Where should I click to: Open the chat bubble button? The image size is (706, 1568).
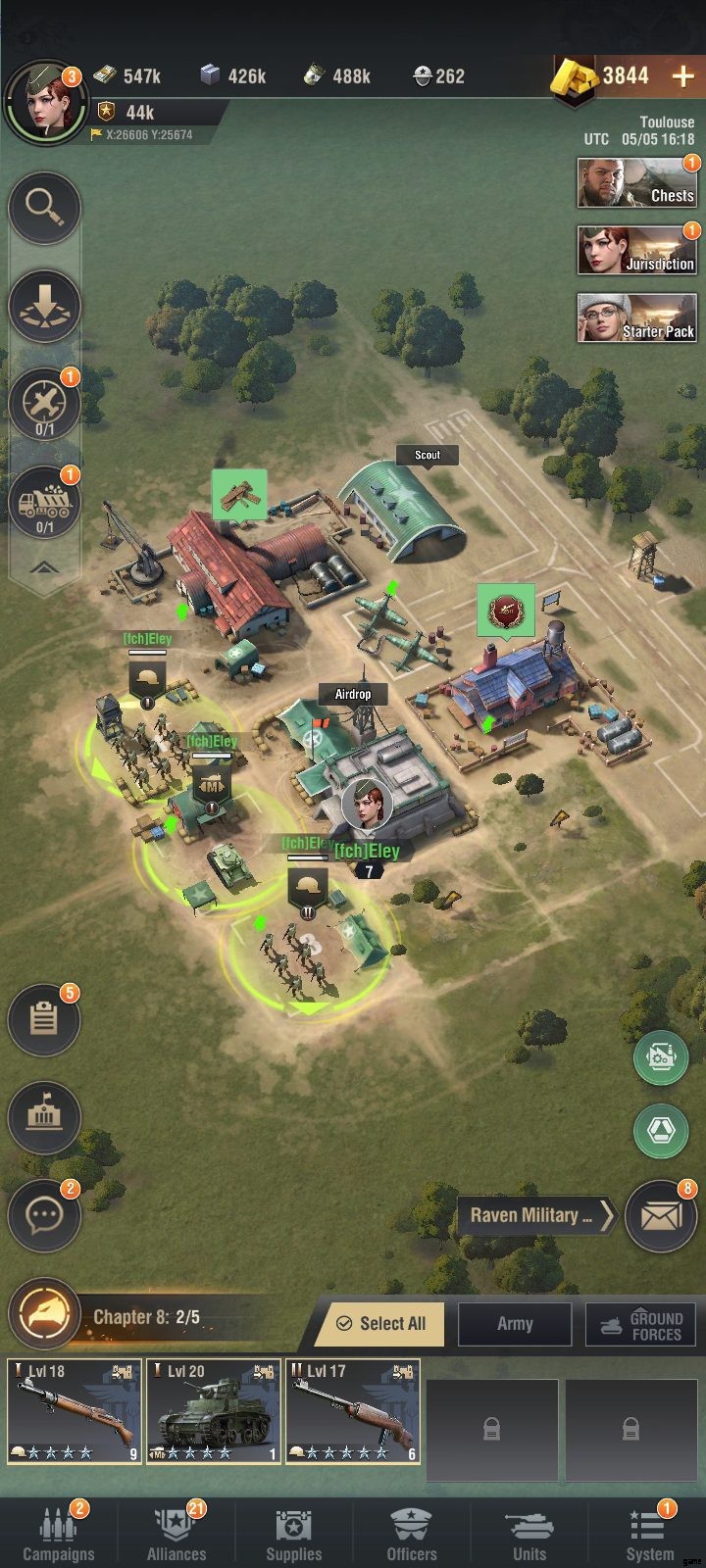tap(44, 1216)
